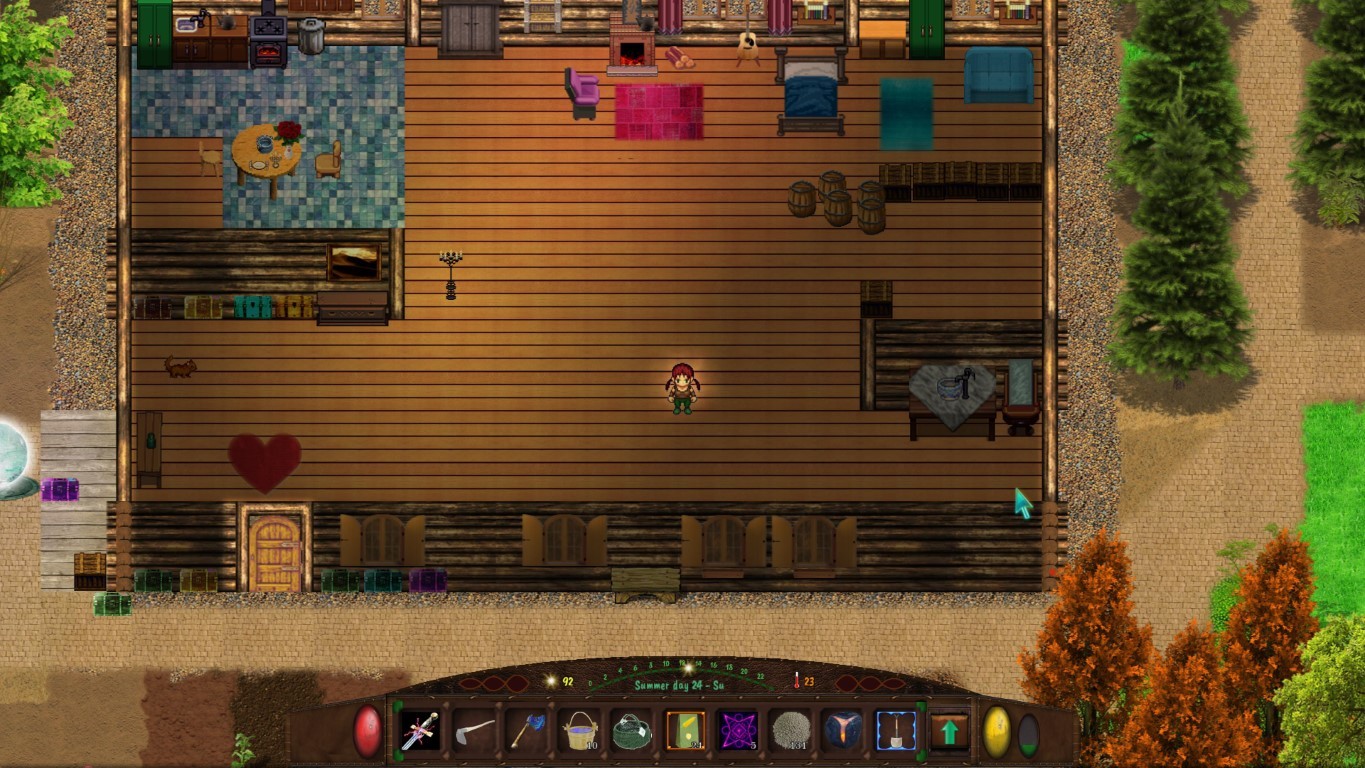Viewport: 1365px width, 768px height.
Task: Select the green seed packet slot
Action: (x=685, y=731)
